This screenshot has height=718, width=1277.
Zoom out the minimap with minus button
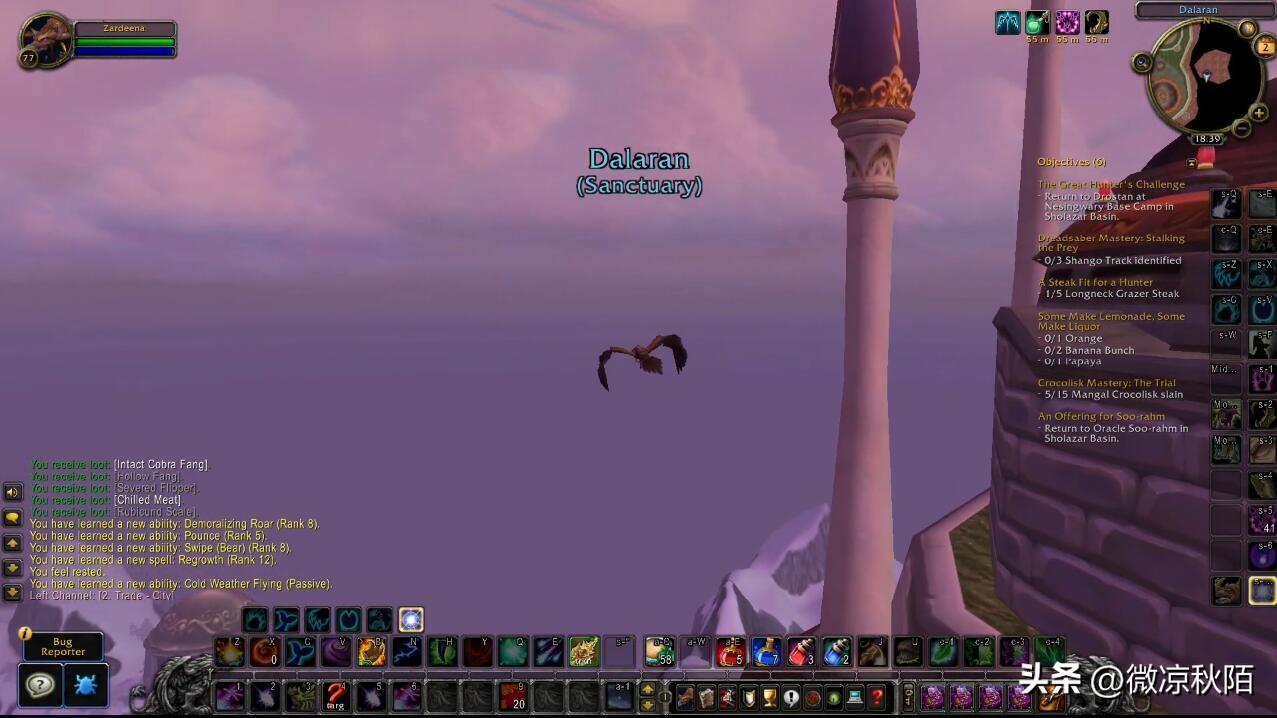[1242, 129]
